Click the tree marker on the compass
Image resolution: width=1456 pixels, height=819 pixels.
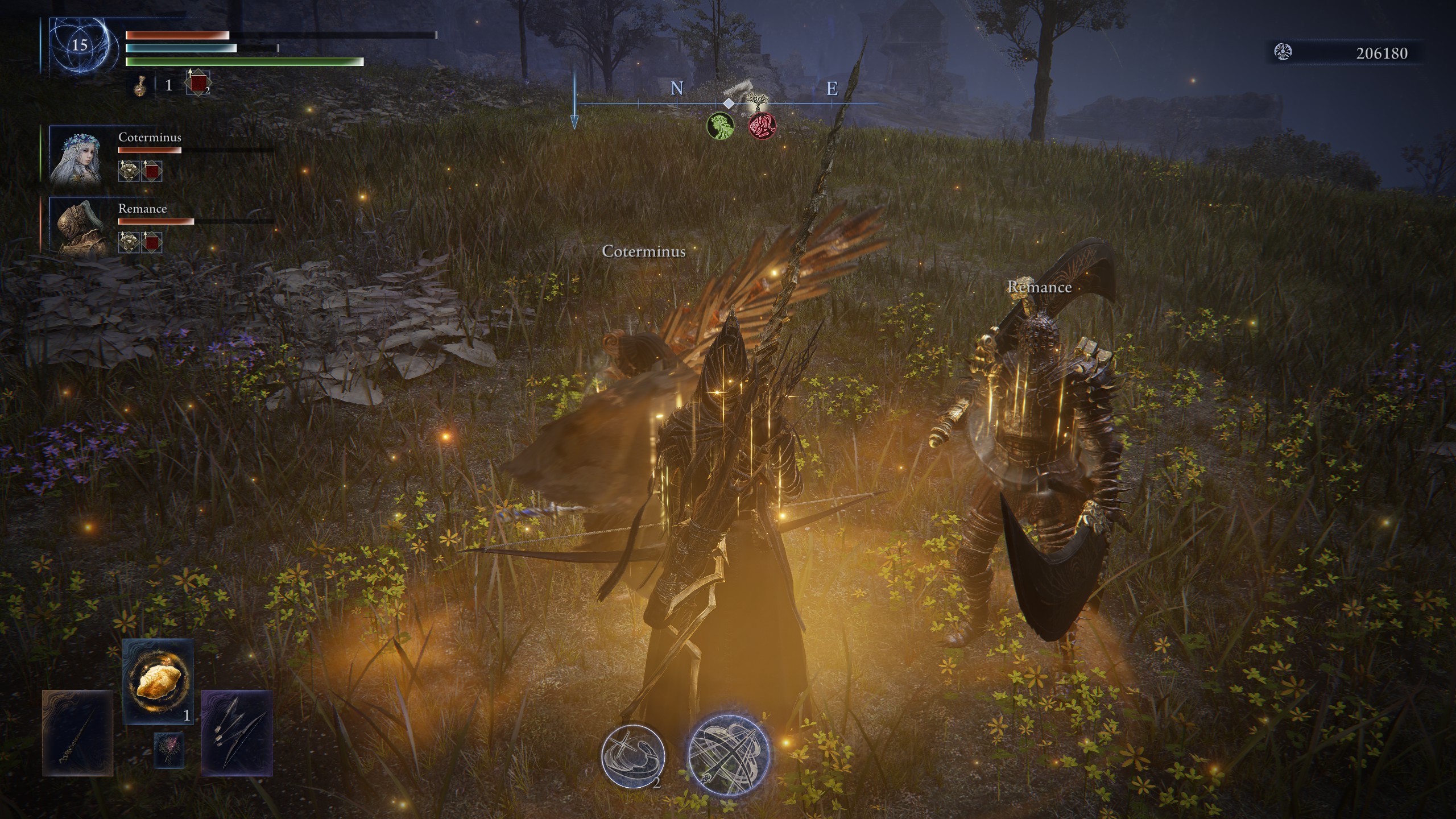(756, 102)
